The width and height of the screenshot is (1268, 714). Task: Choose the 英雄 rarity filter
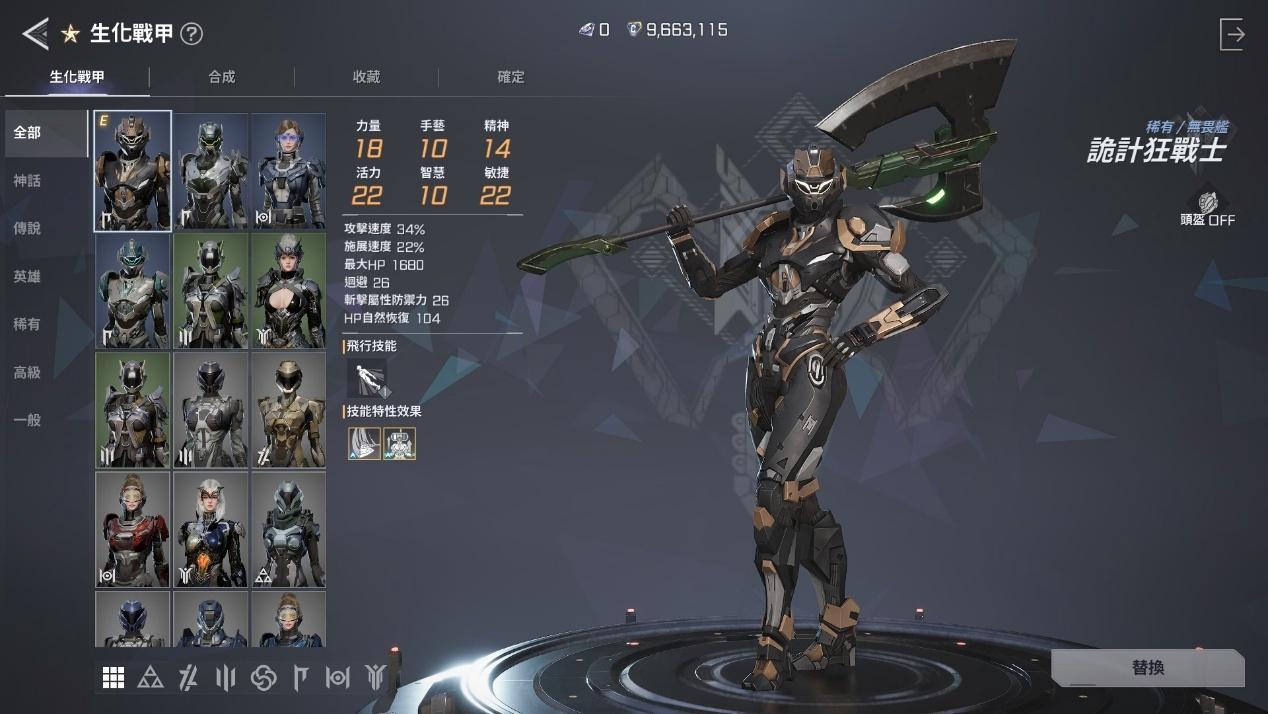[x=28, y=277]
